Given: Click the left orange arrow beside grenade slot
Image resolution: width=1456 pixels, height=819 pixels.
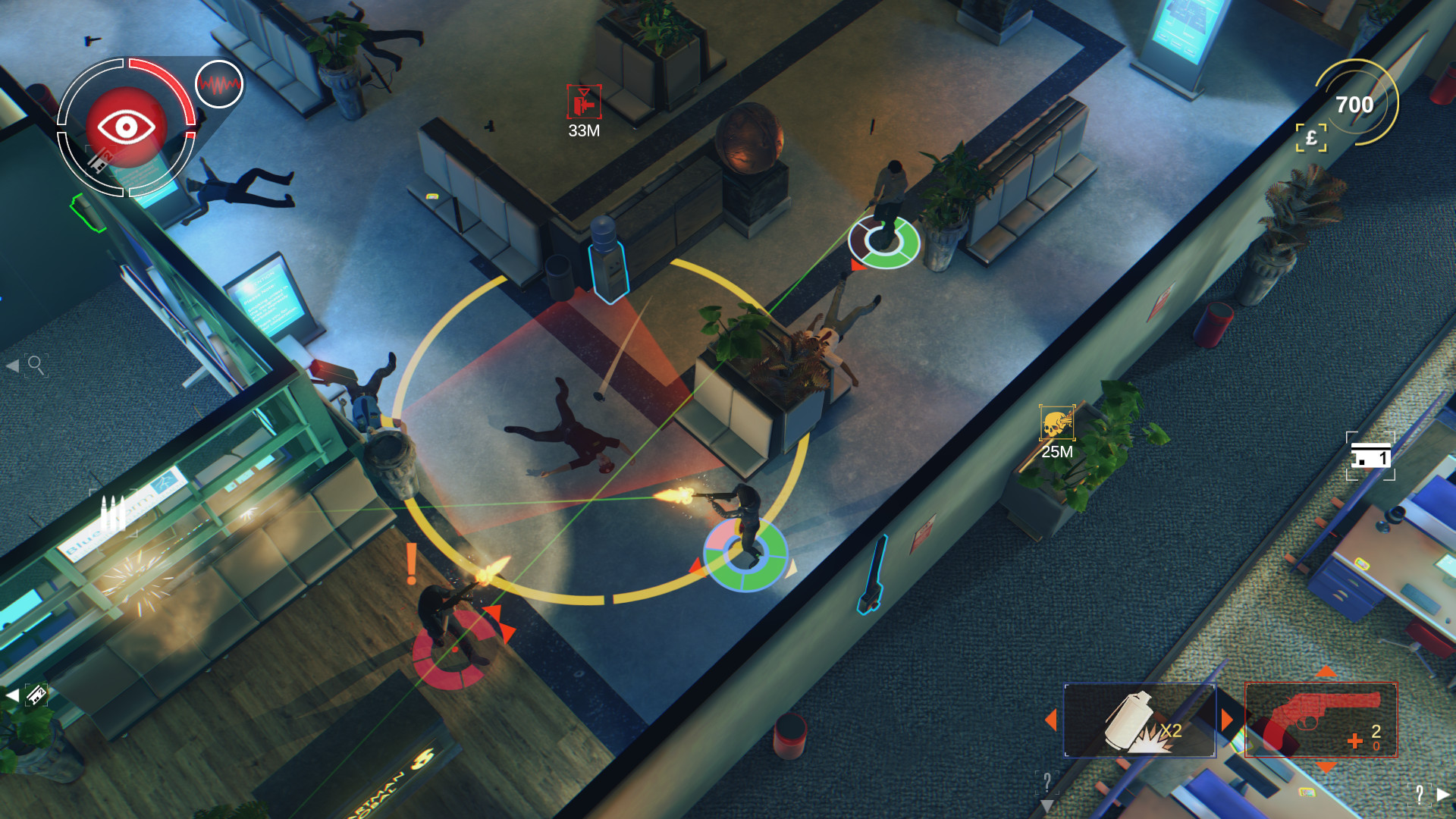Looking at the screenshot, I should pos(1051,719).
